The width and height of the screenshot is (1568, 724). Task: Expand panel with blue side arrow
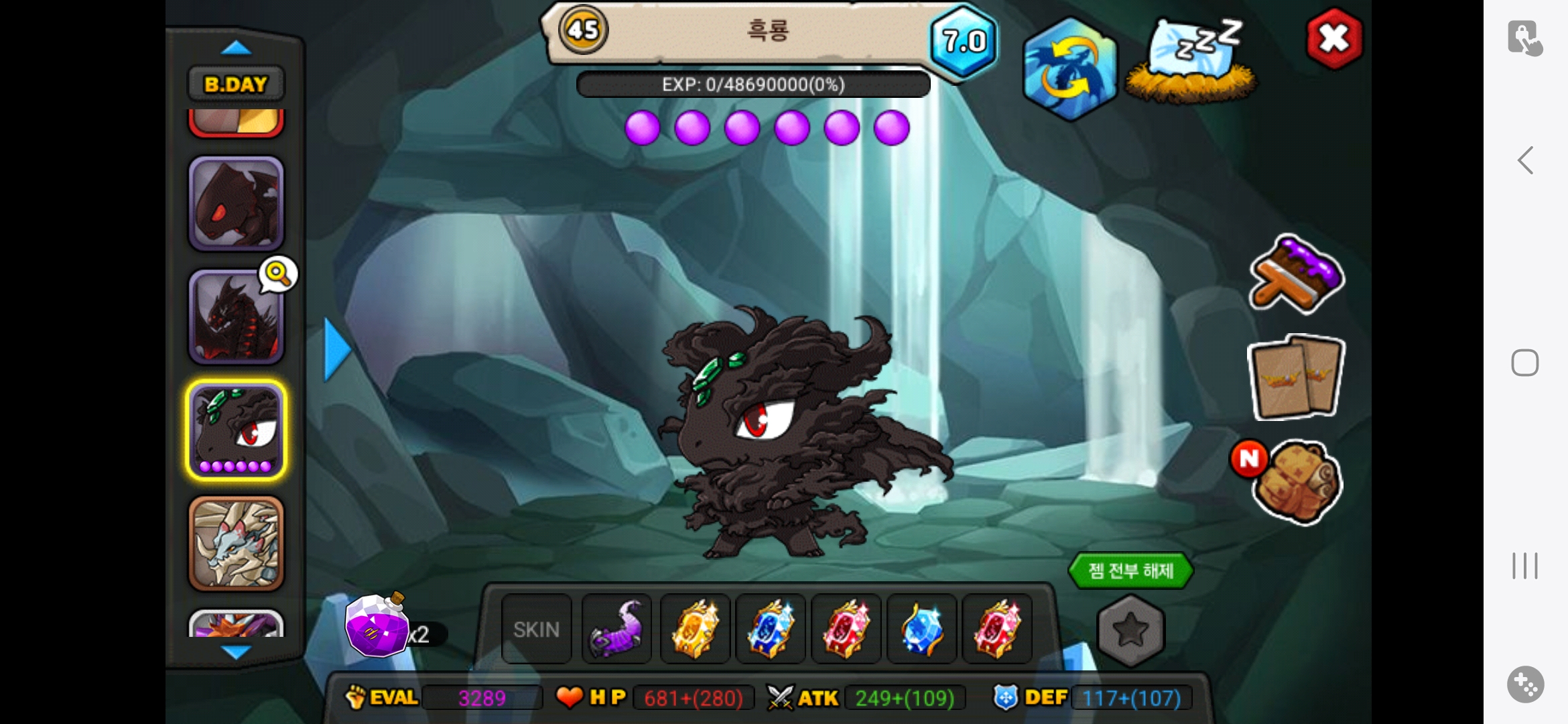(336, 349)
